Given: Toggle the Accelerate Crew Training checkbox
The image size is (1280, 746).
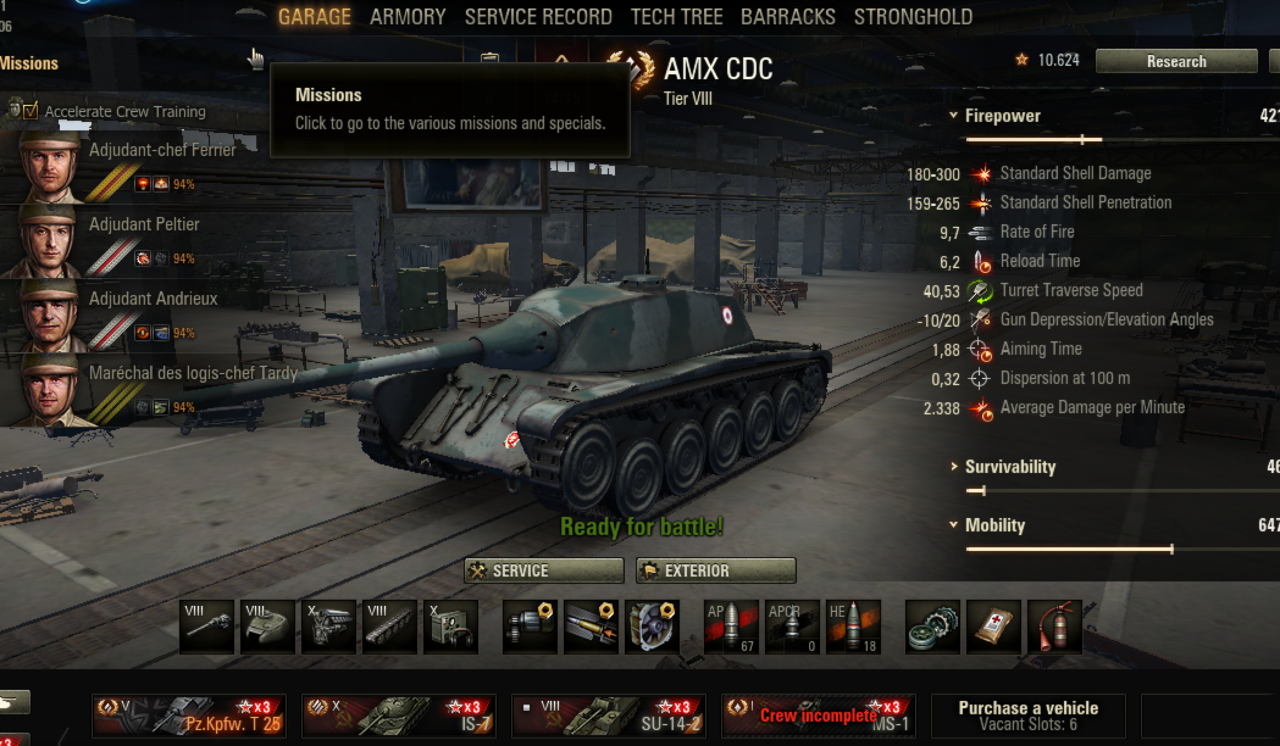Looking at the screenshot, I should 30,111.
